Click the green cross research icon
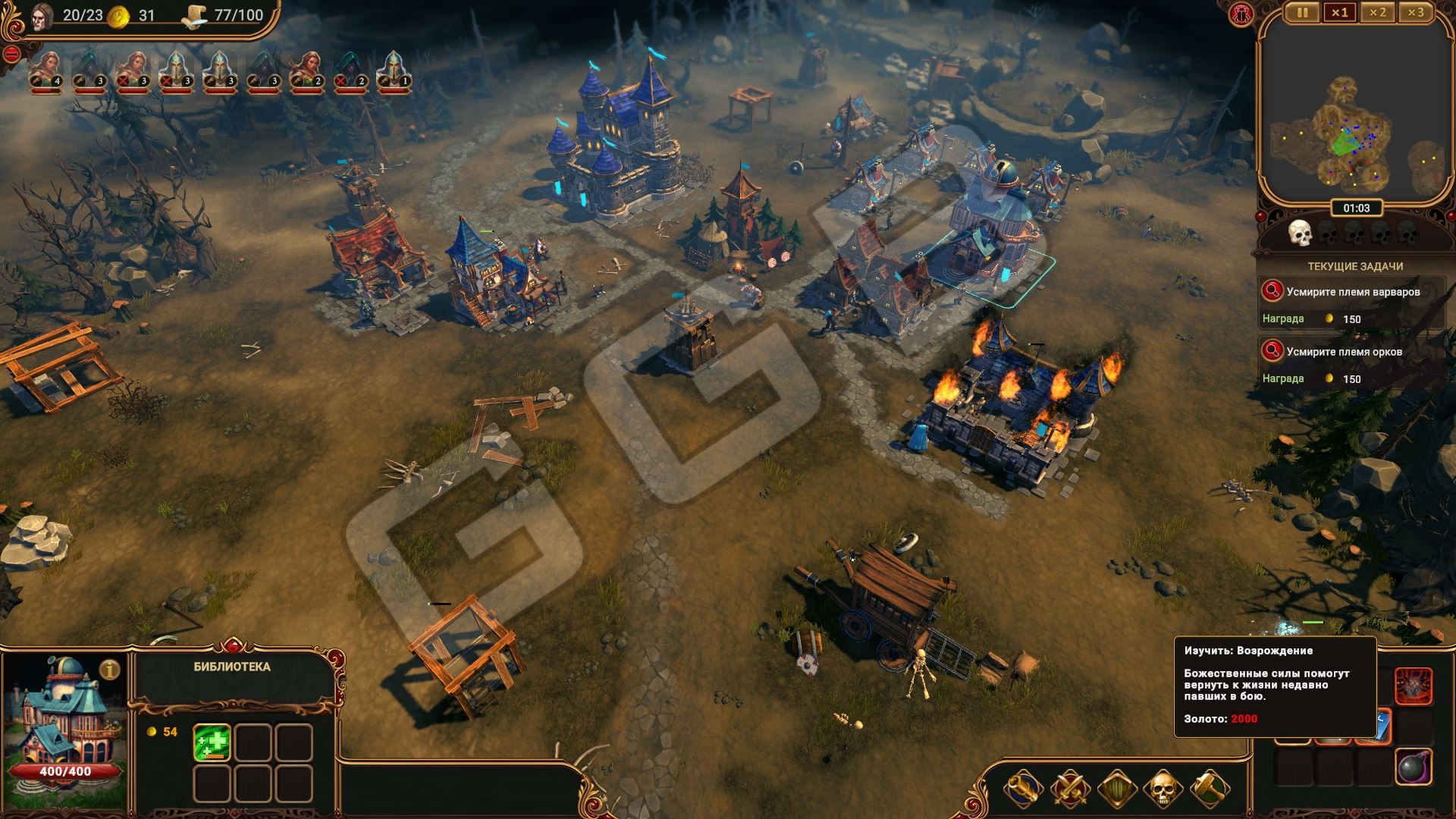Screen dimensions: 1456x819 pos(212,742)
